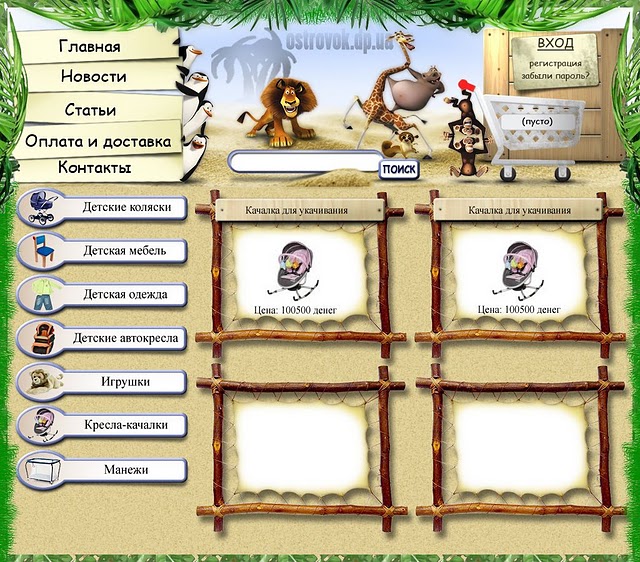Click into the search text field
Image resolution: width=640 pixels, height=562 pixels.
tap(304, 164)
